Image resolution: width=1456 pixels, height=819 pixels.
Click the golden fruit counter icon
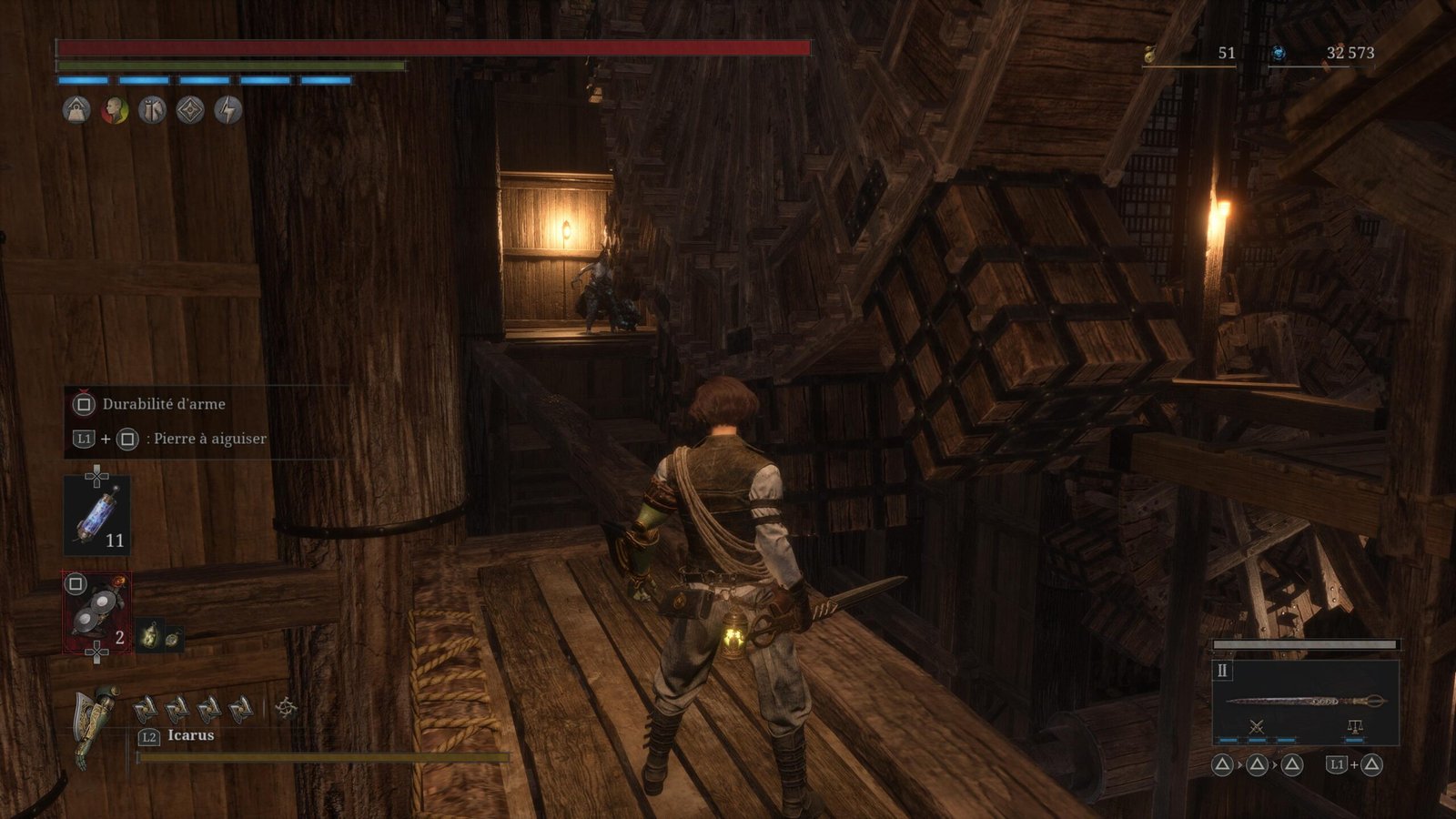coord(1150,54)
